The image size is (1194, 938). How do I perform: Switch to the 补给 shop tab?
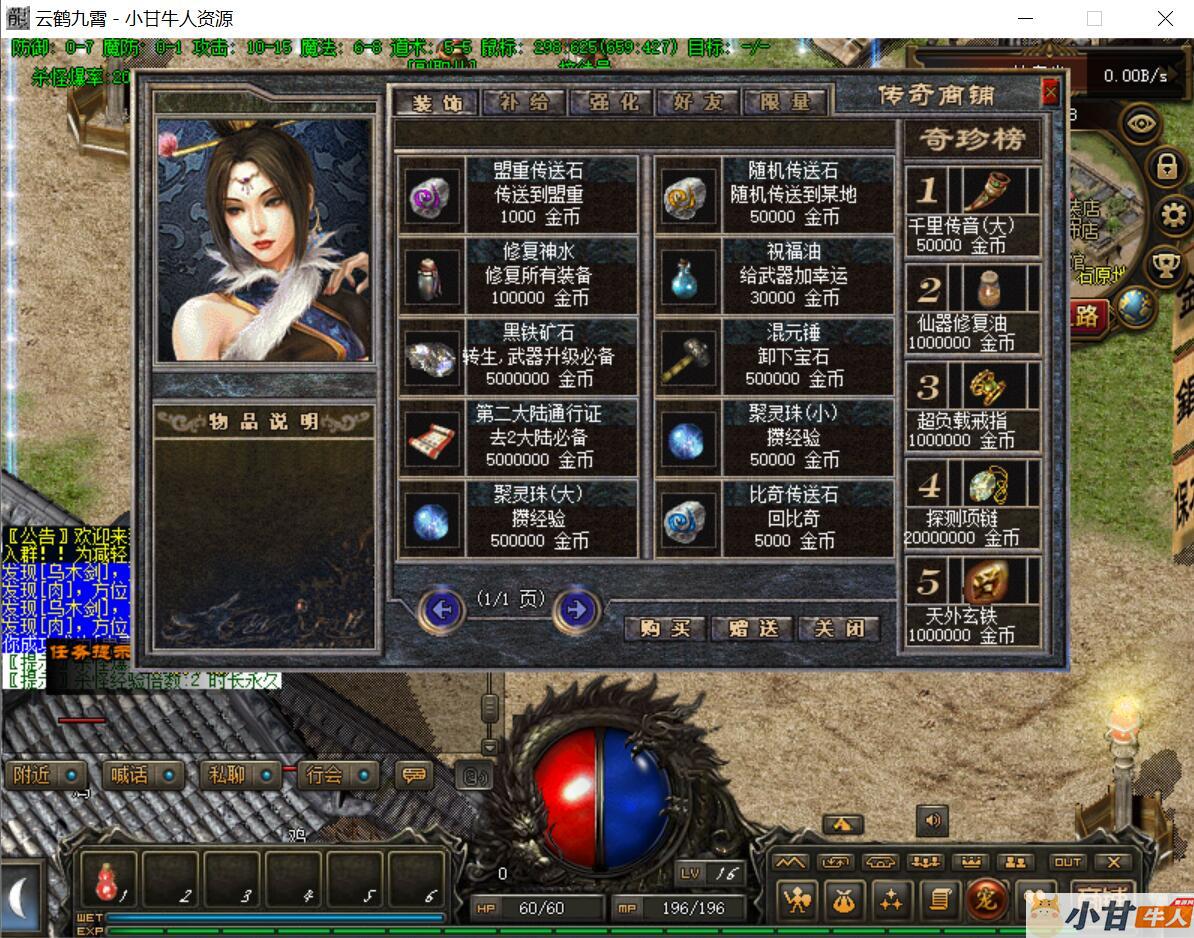[x=524, y=102]
